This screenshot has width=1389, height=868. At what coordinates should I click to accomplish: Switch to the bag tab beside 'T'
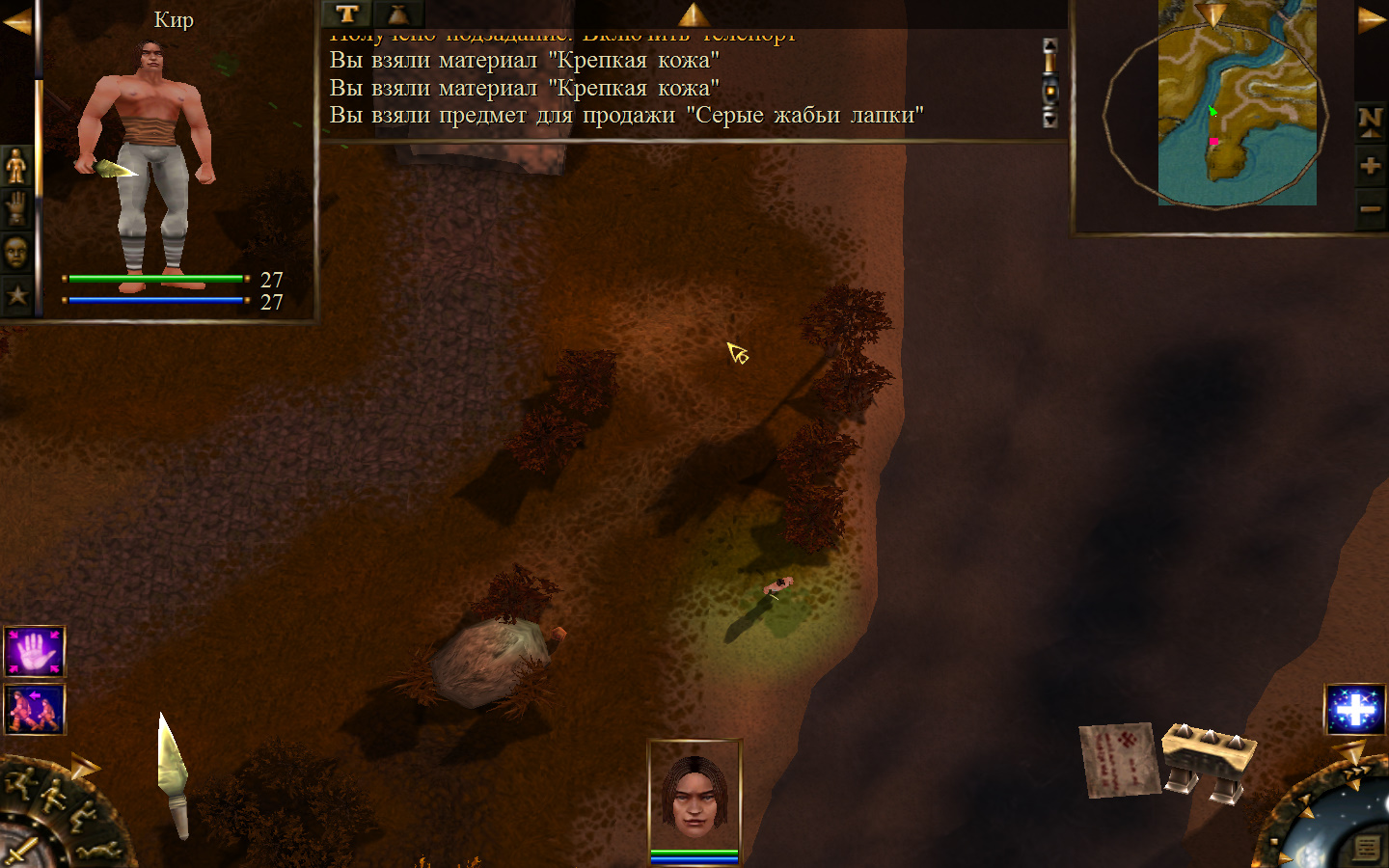coord(398,14)
